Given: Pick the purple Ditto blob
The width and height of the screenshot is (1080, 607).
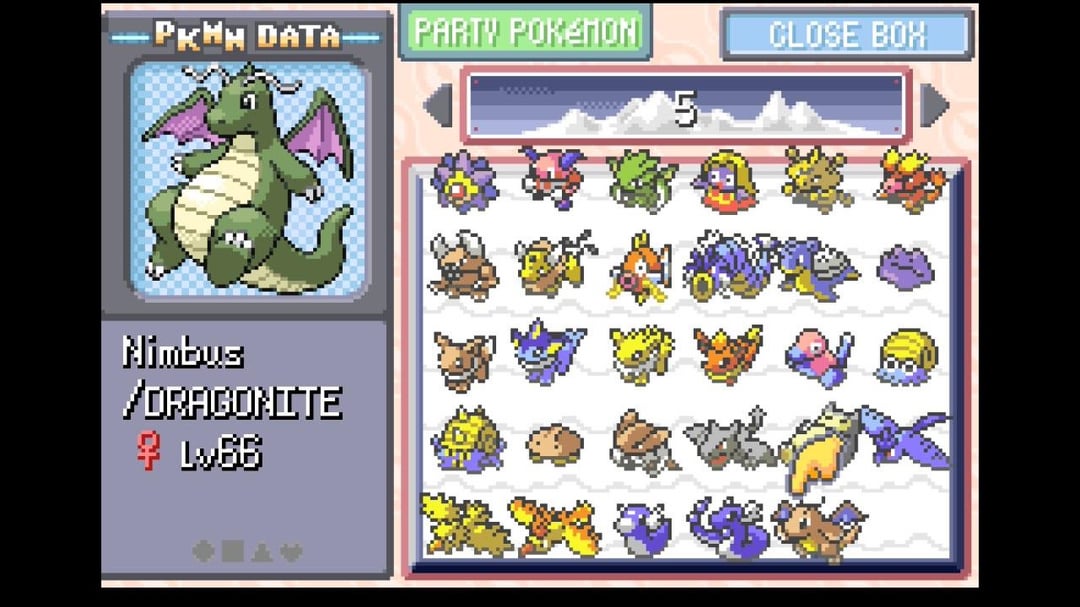Looking at the screenshot, I should click(x=906, y=268).
